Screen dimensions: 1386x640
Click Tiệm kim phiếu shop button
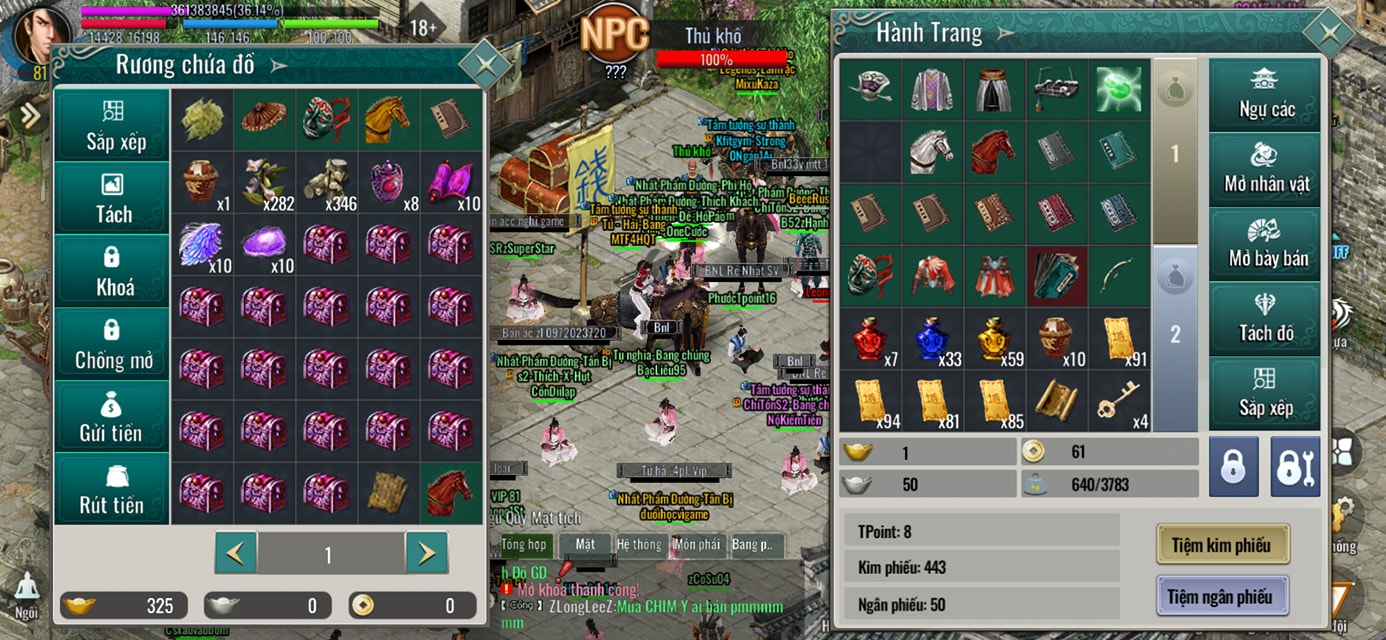[x=1223, y=545]
